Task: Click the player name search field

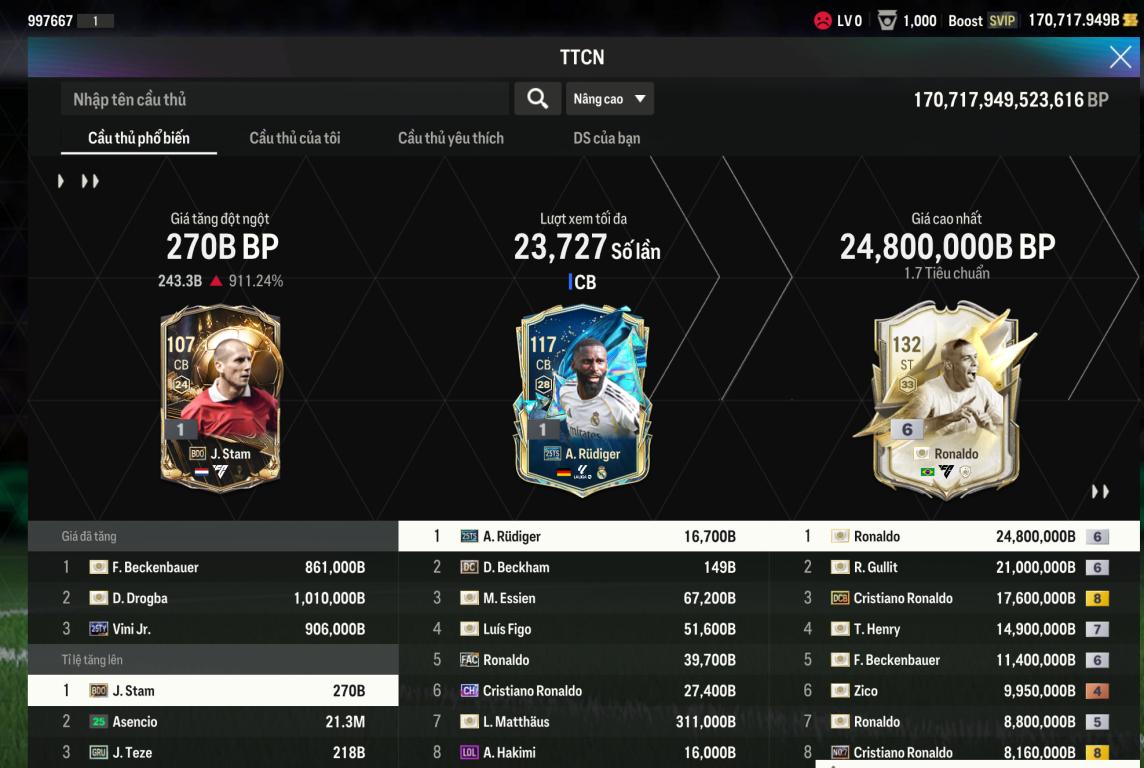Action: pyautogui.click(x=285, y=99)
